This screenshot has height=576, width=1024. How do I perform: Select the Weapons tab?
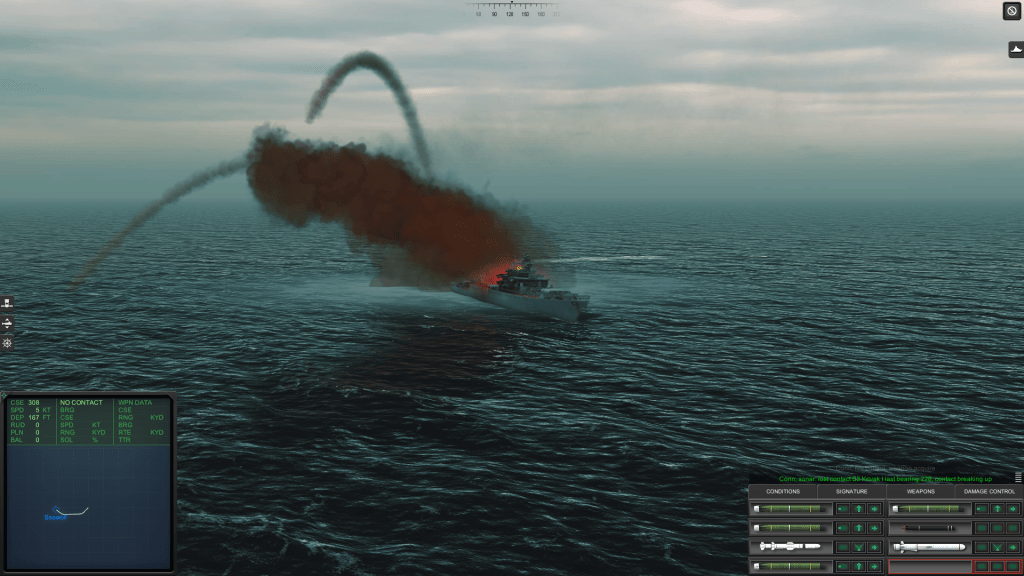[x=920, y=491]
